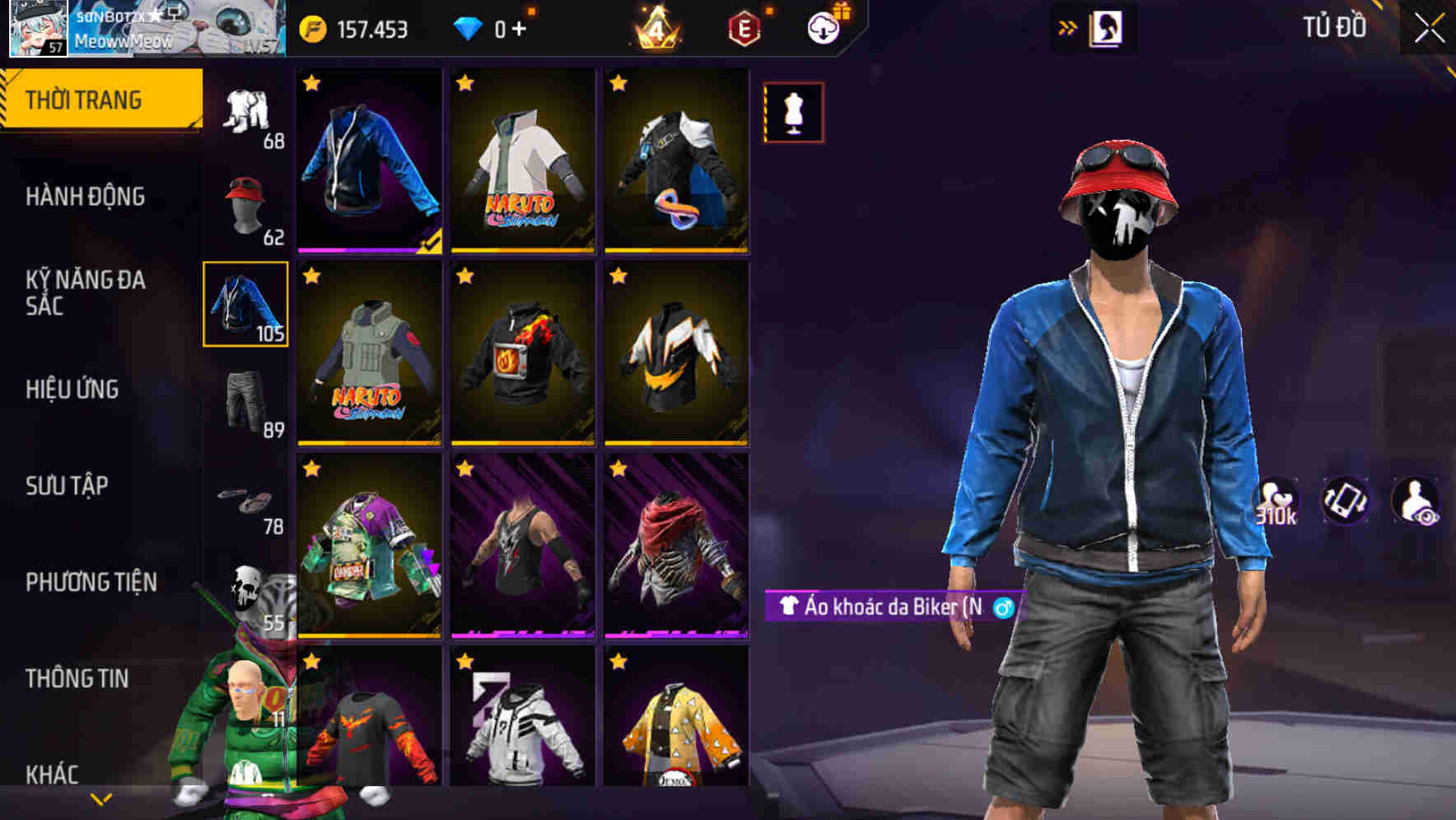Screen dimensions: 1456x820
Task: Select the rank crown badge showing level 4
Action: coord(653,26)
